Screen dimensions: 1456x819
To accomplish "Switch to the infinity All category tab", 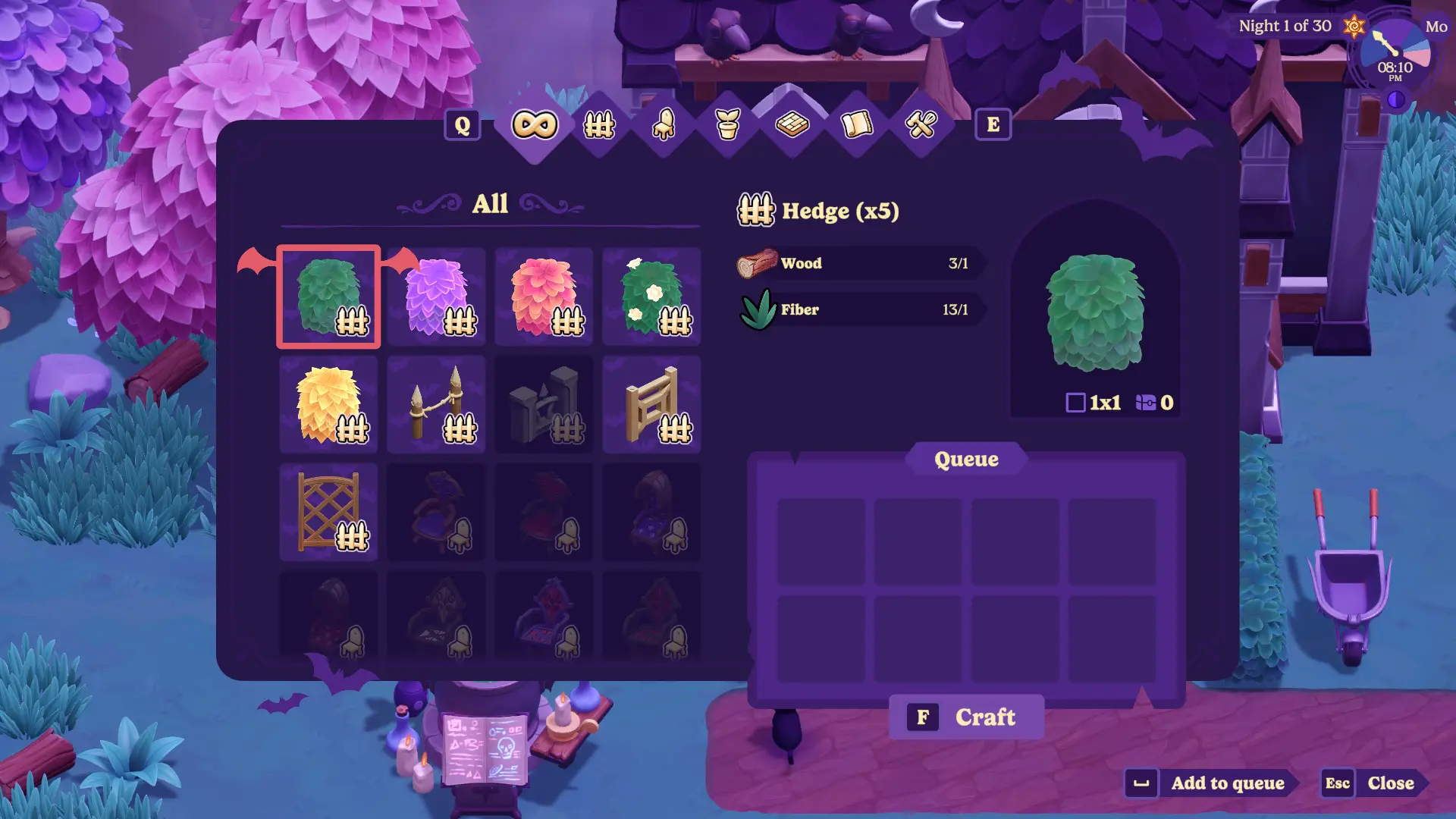I will 535,124.
